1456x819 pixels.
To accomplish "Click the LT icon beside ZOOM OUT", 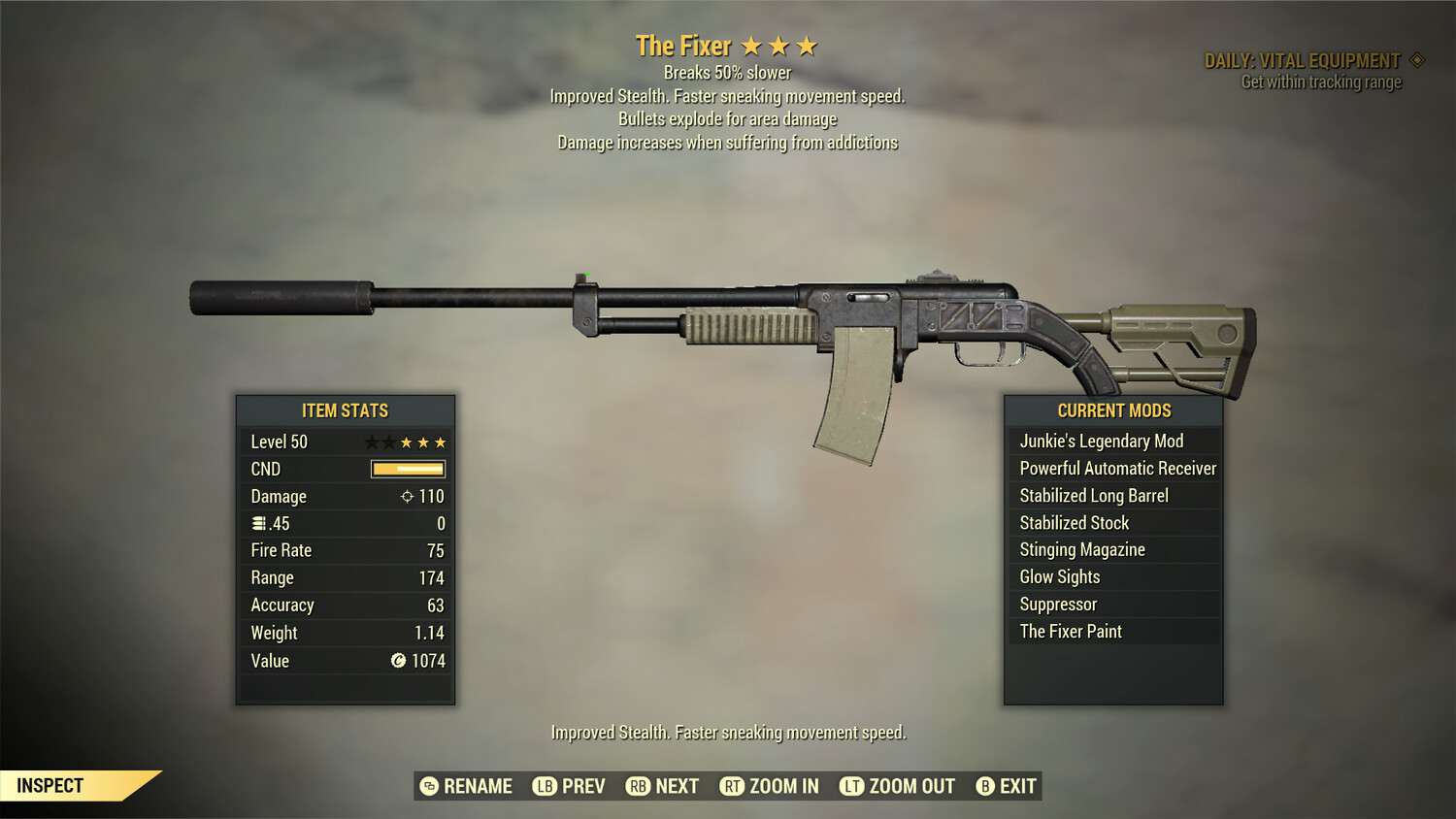I will click(x=850, y=786).
